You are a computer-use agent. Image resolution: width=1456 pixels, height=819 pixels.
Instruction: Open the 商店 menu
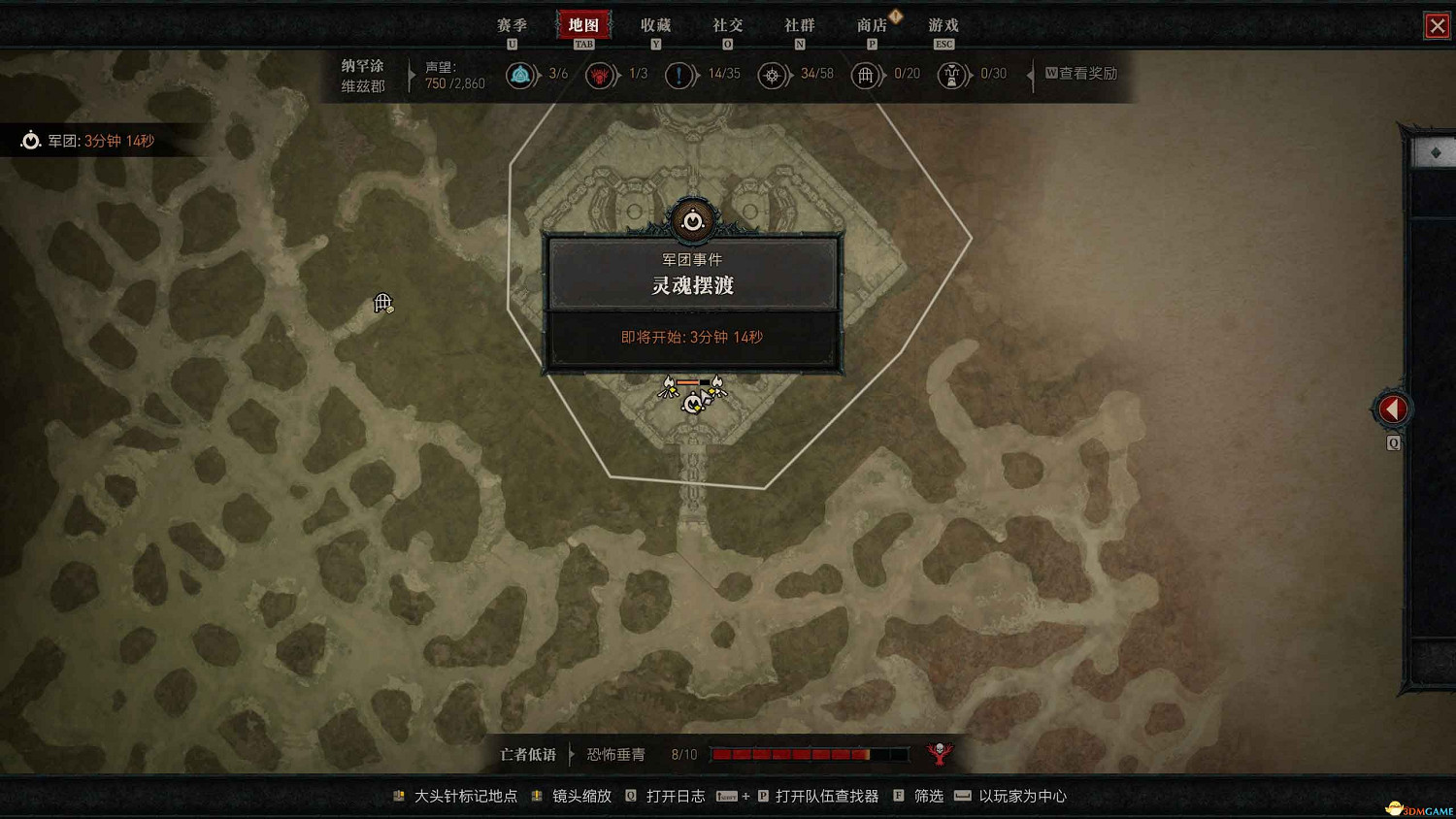click(872, 25)
